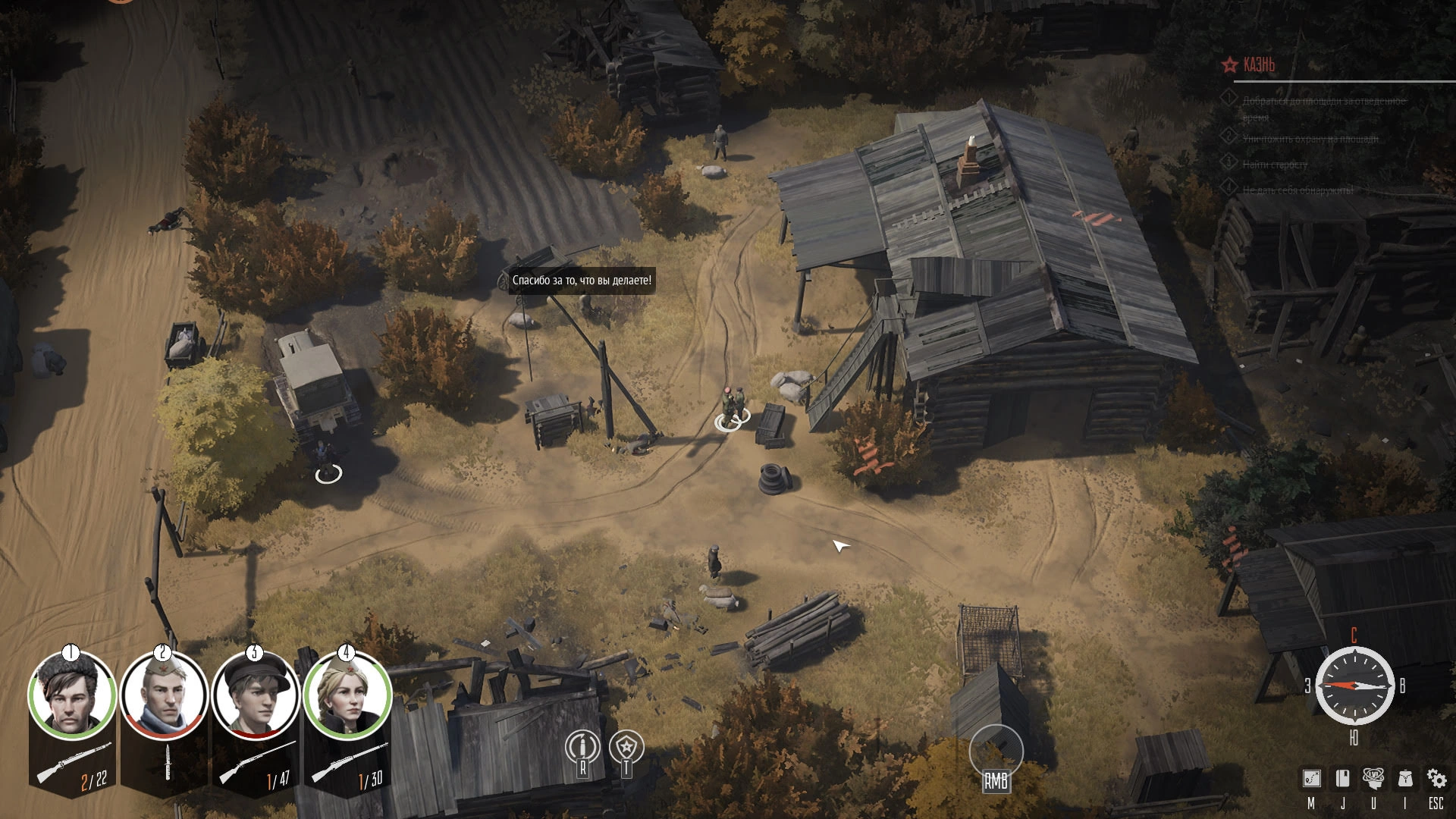Select squad member one in fur hat

click(x=72, y=695)
